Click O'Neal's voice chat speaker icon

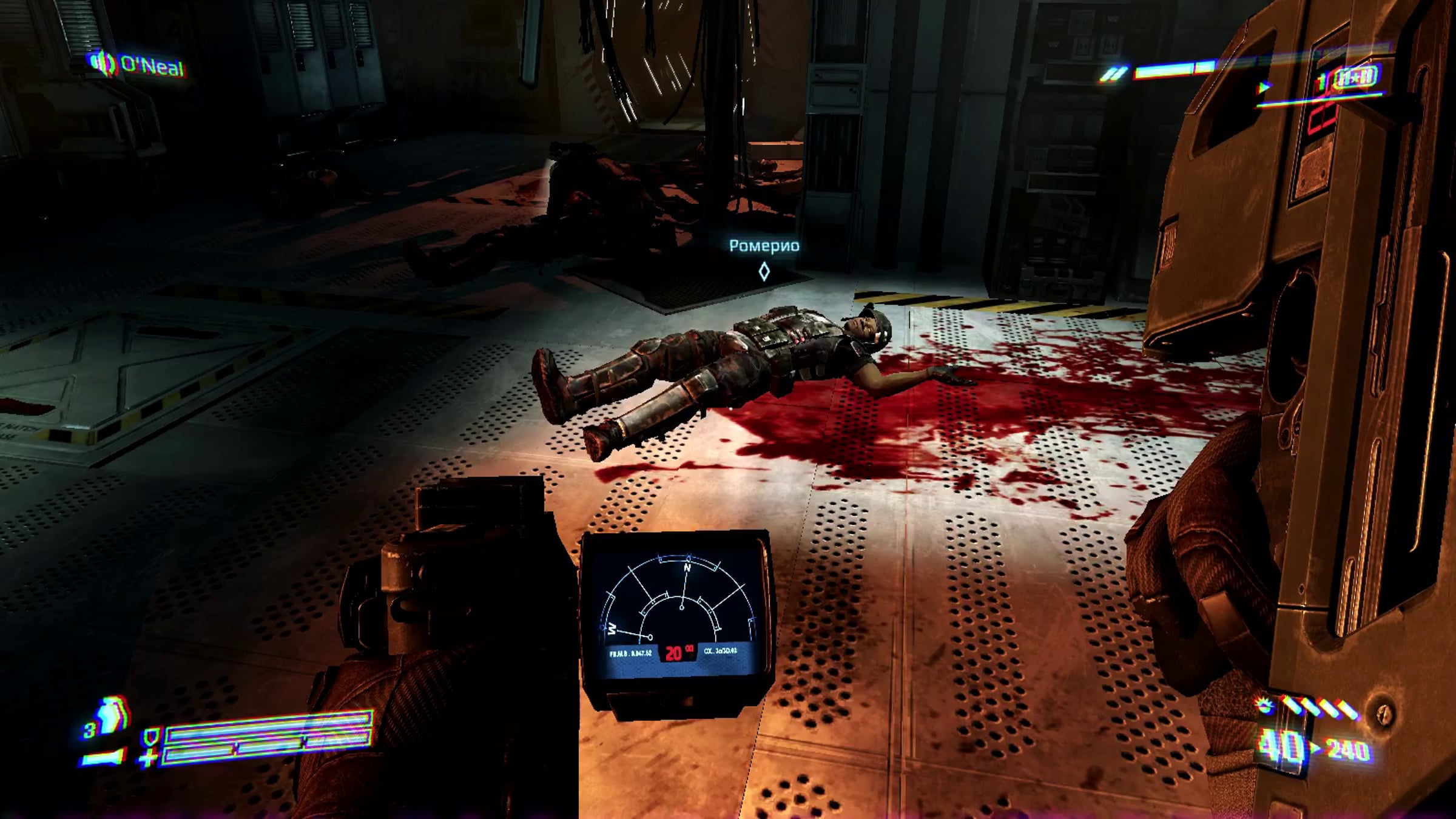coord(103,64)
